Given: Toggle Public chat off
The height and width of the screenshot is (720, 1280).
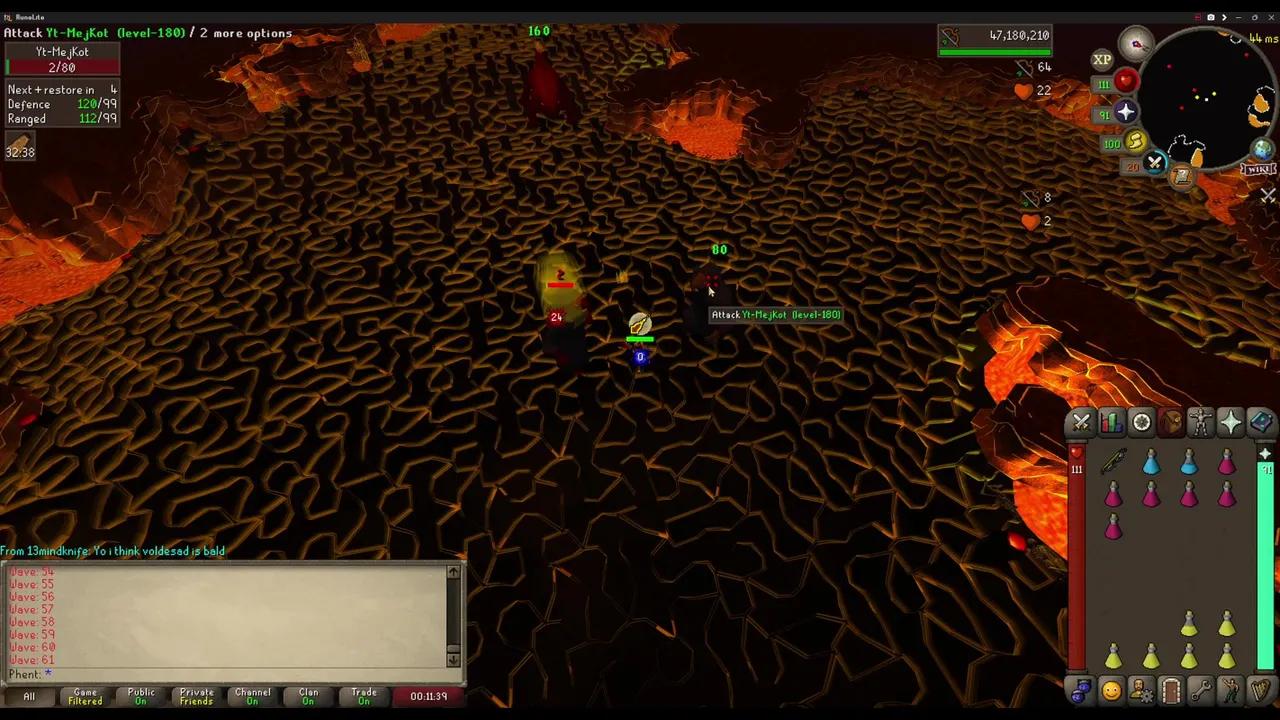Looking at the screenshot, I should tap(140, 696).
